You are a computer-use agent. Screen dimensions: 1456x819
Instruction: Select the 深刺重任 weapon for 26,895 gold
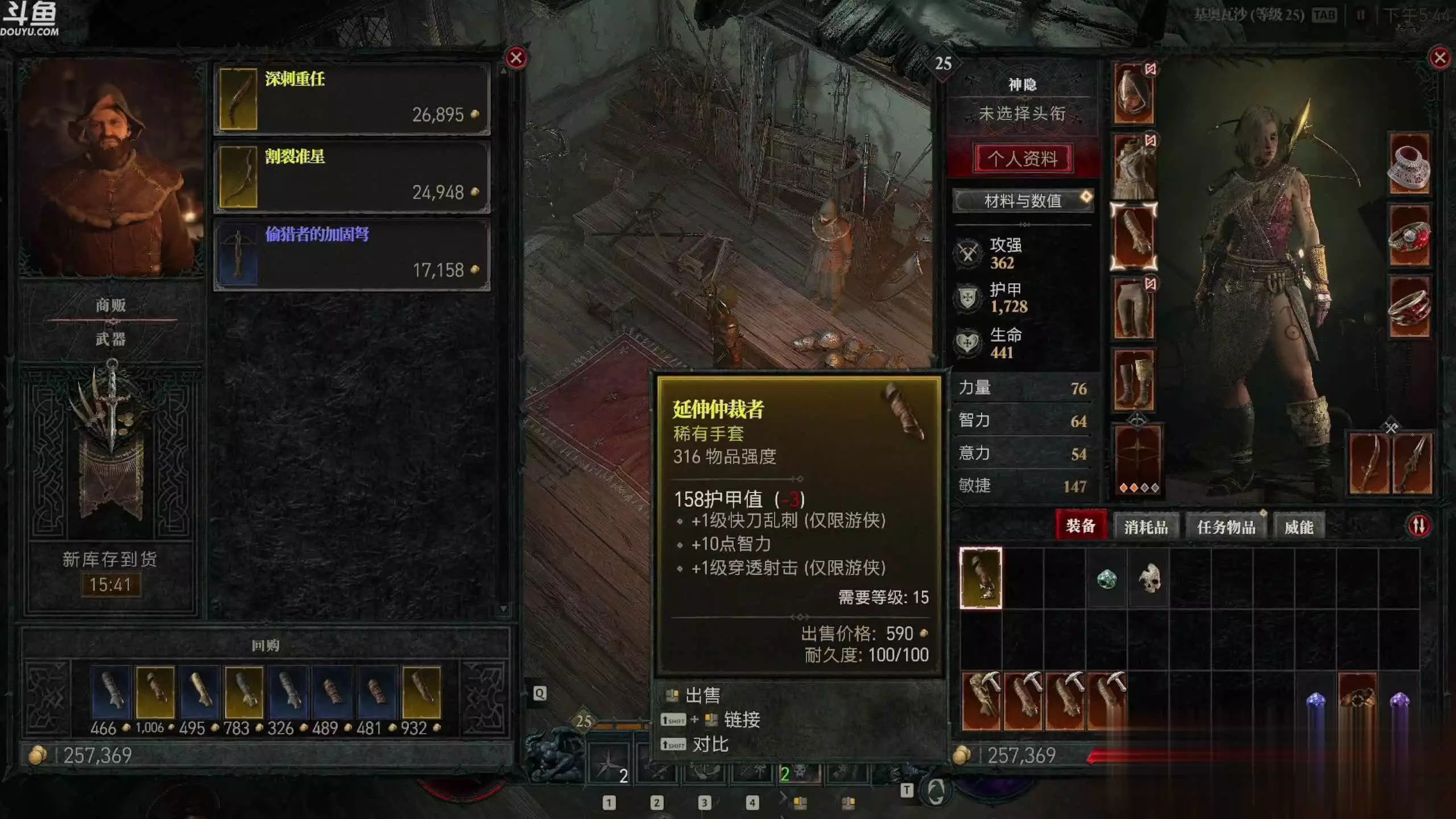[x=351, y=99]
